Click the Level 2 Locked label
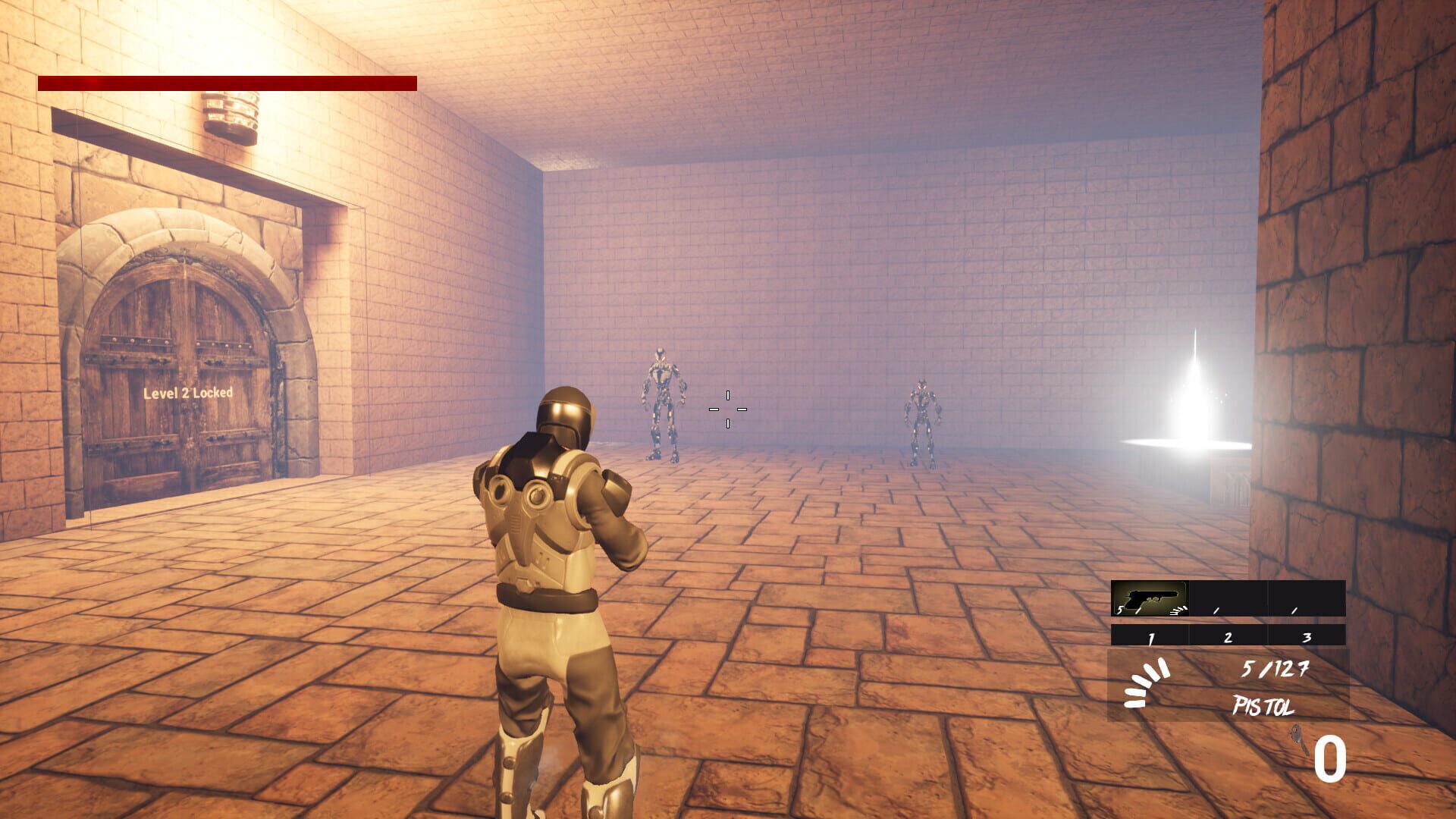 coord(188,394)
